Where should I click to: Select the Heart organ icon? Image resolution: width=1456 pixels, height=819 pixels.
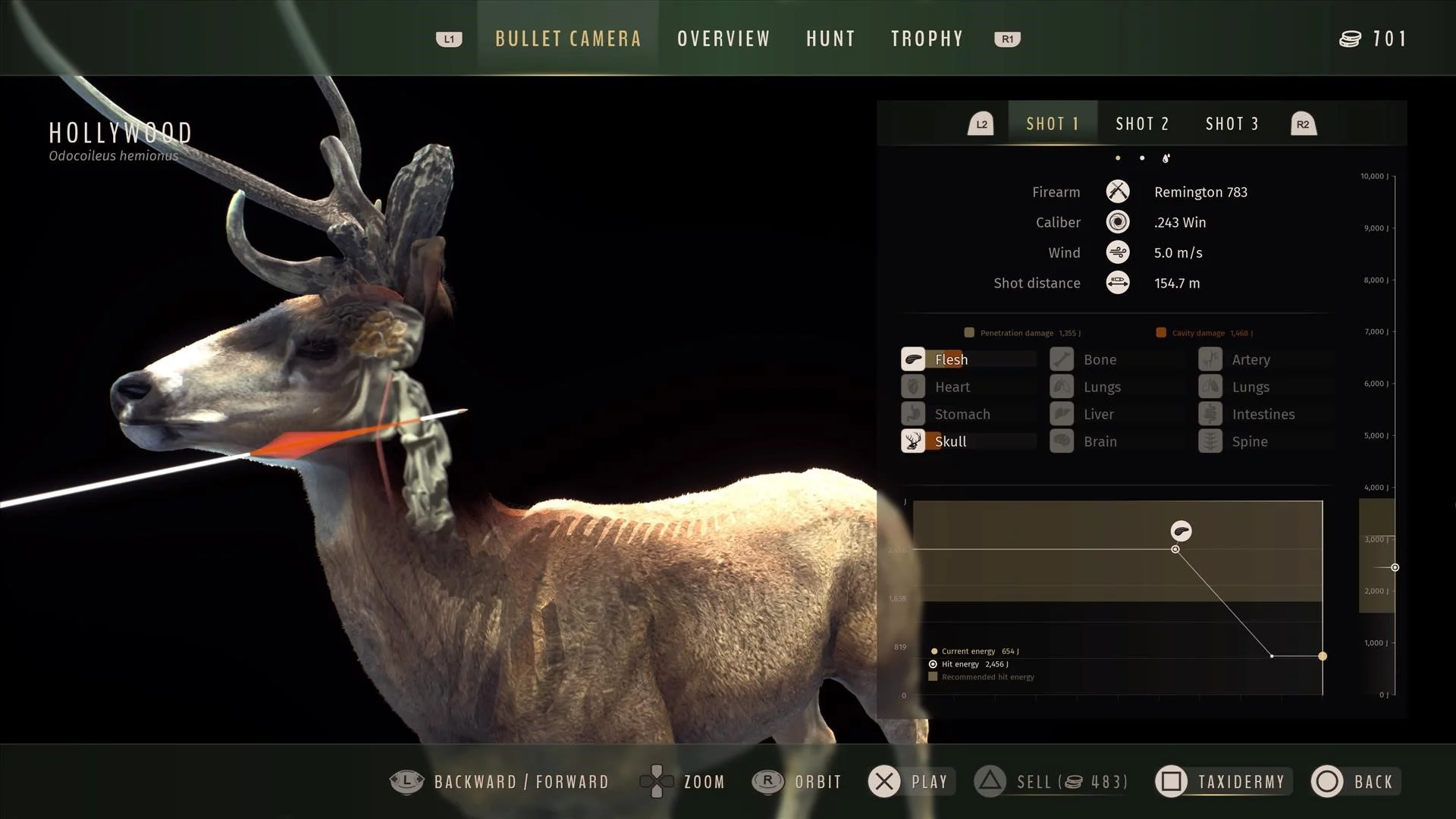tap(912, 387)
